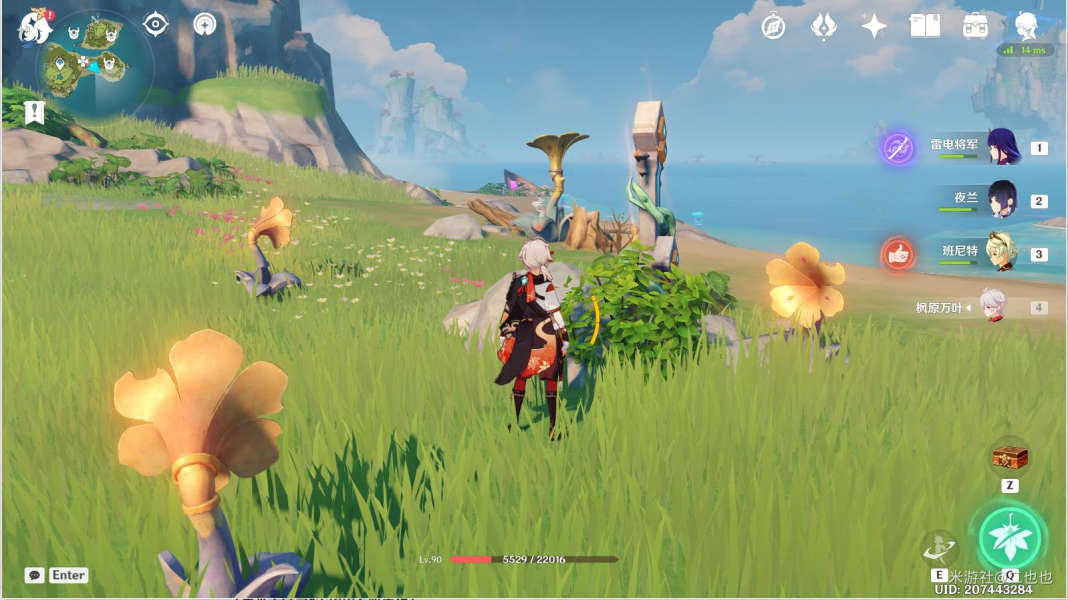Open the four-pointed star Wish menu

coord(874,26)
